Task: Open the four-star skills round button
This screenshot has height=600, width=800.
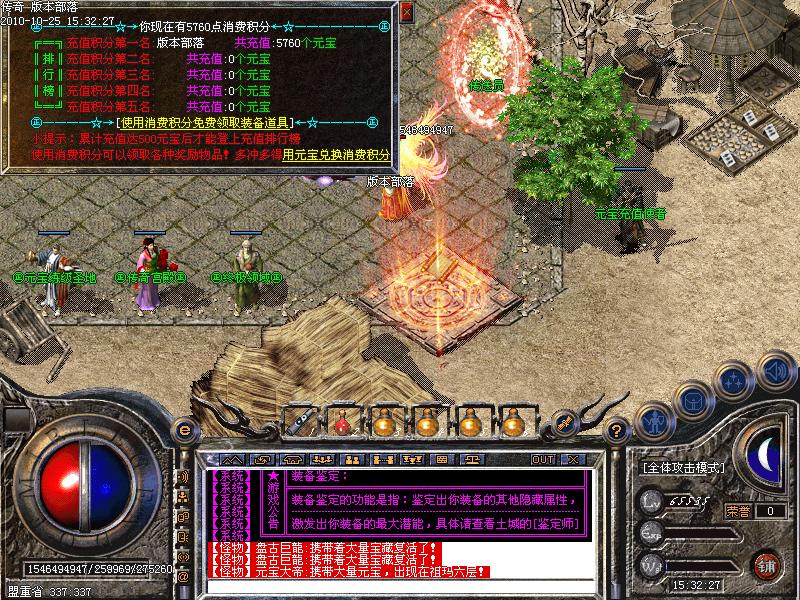Action: pos(736,380)
